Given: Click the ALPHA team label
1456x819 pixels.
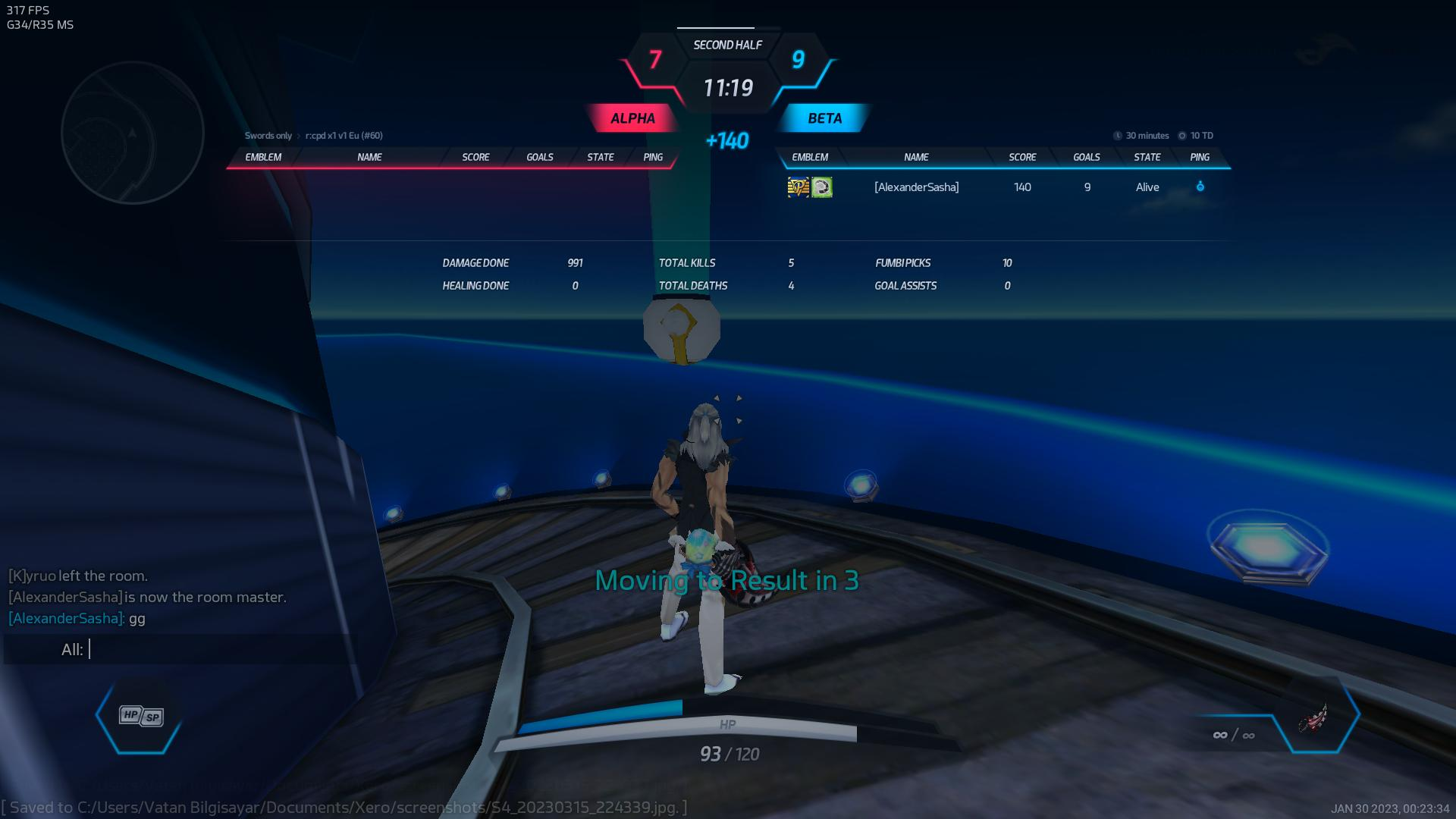Looking at the screenshot, I should (632, 118).
